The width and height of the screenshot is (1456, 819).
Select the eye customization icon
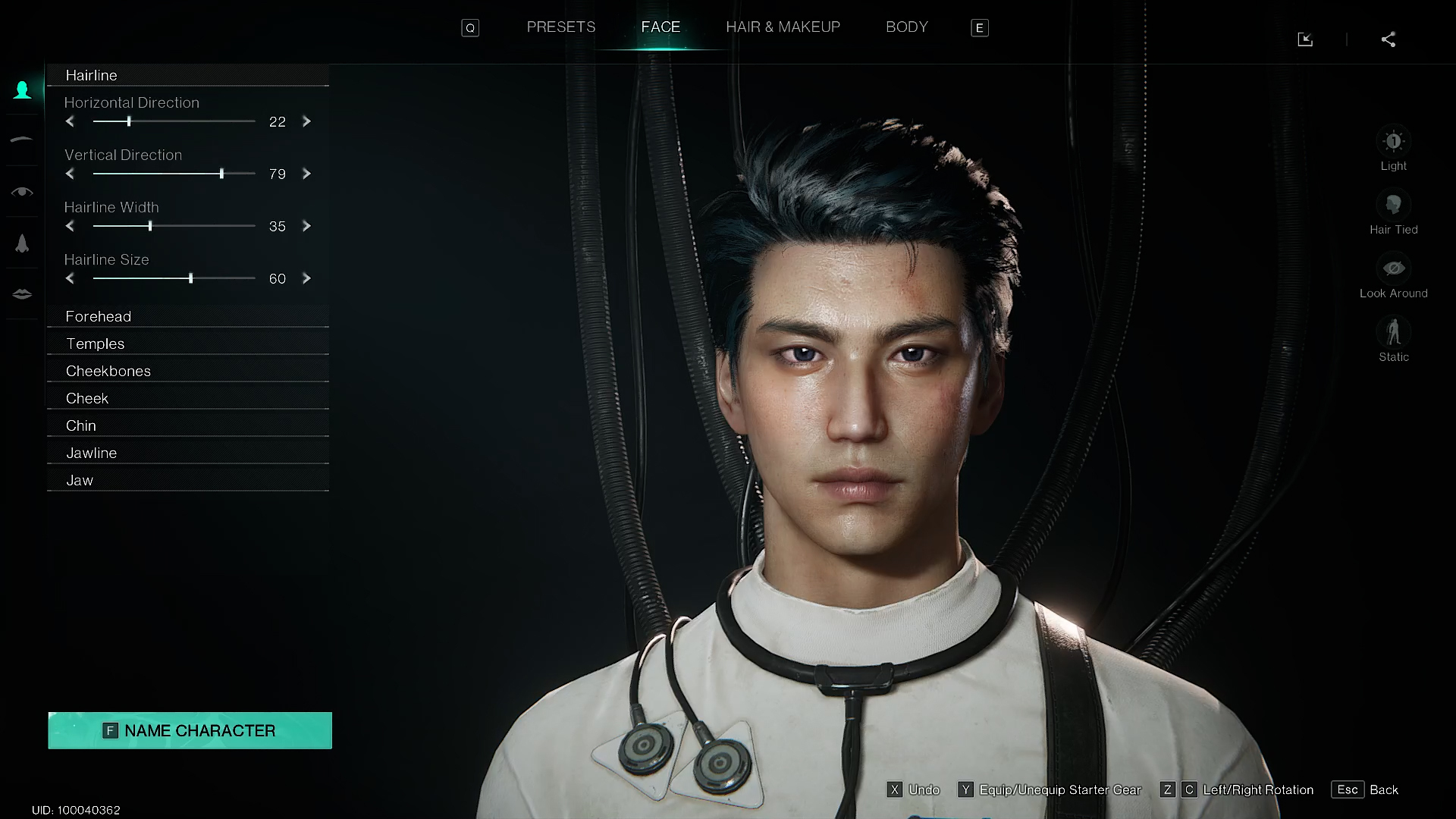pos(22,192)
